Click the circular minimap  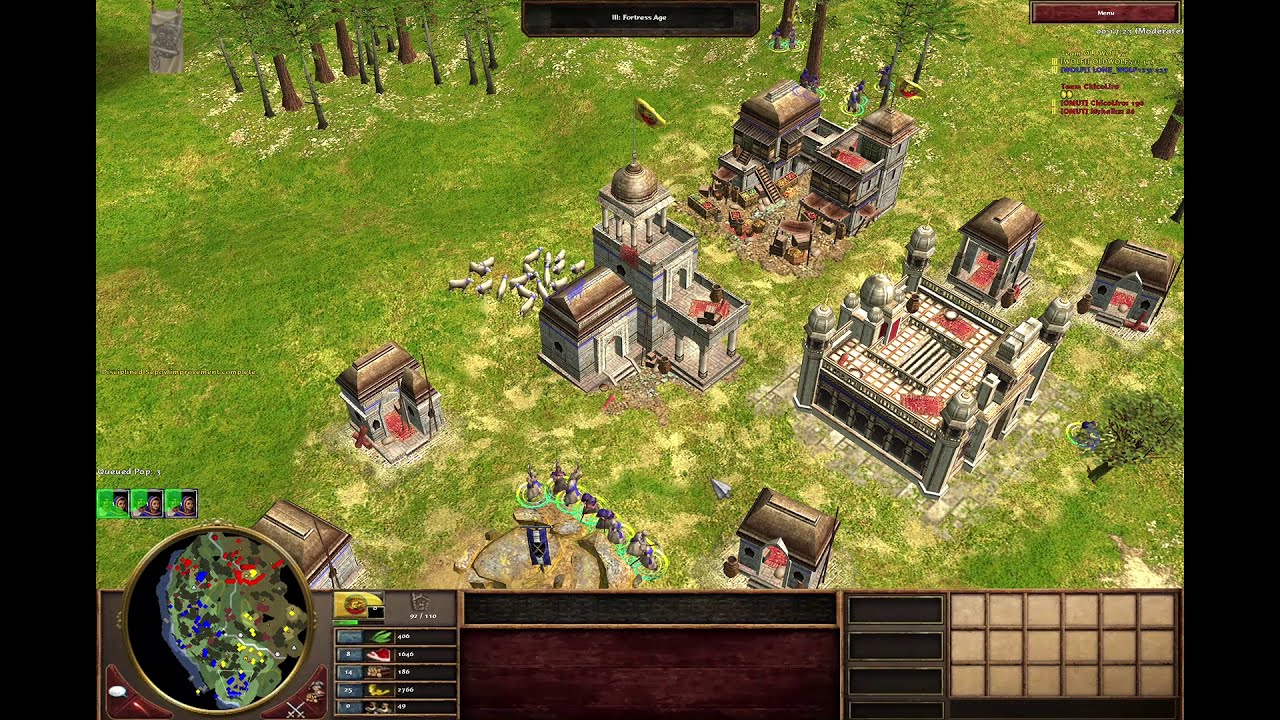(x=232, y=616)
